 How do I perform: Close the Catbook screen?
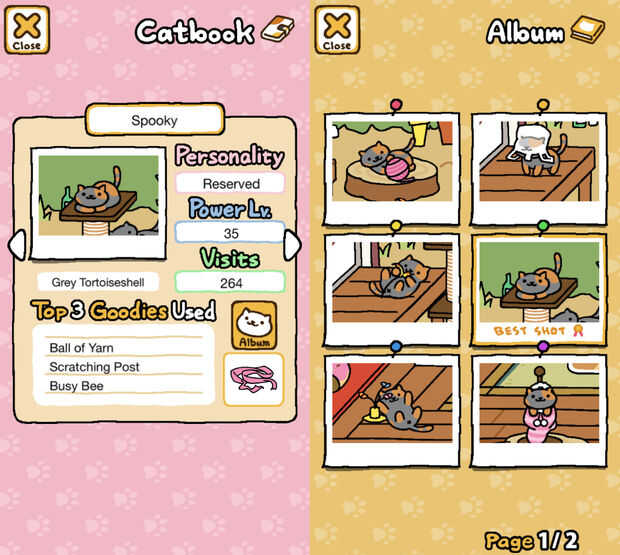26,30
